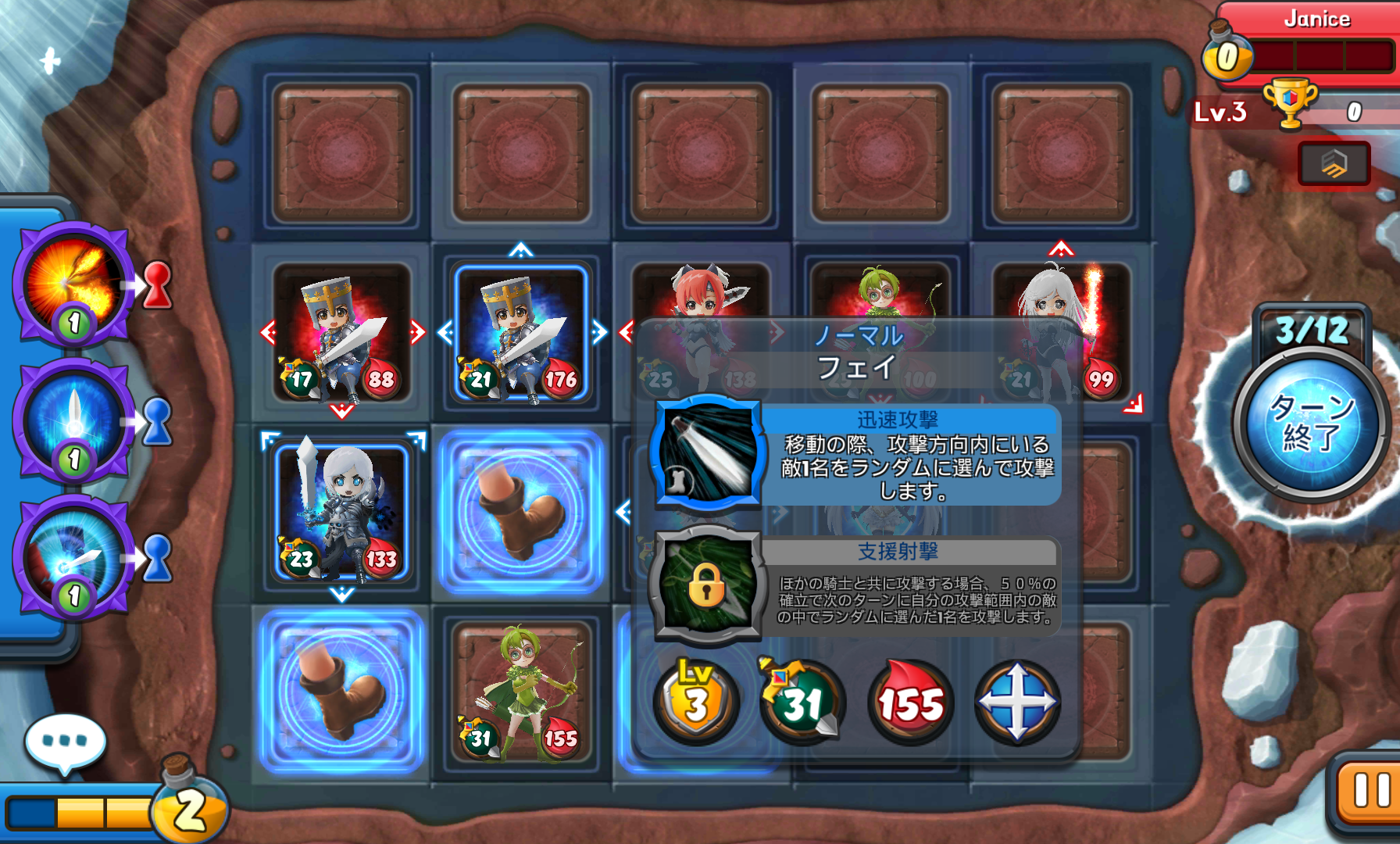The image size is (1400, 844).
Task: Use the glowing blue sword skill
Action: [x=73, y=422]
